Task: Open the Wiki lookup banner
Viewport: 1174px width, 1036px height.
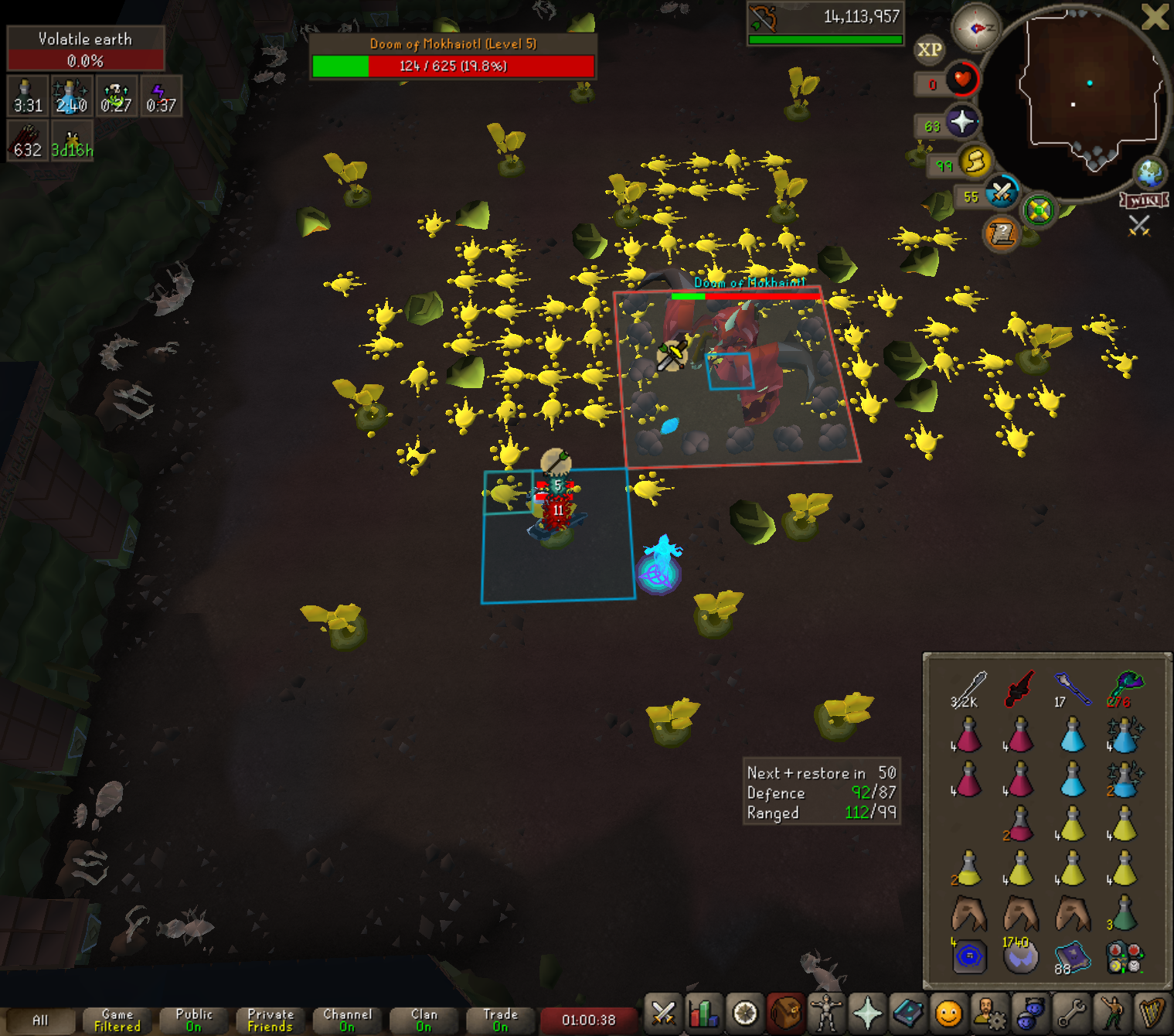Action: point(1144,200)
